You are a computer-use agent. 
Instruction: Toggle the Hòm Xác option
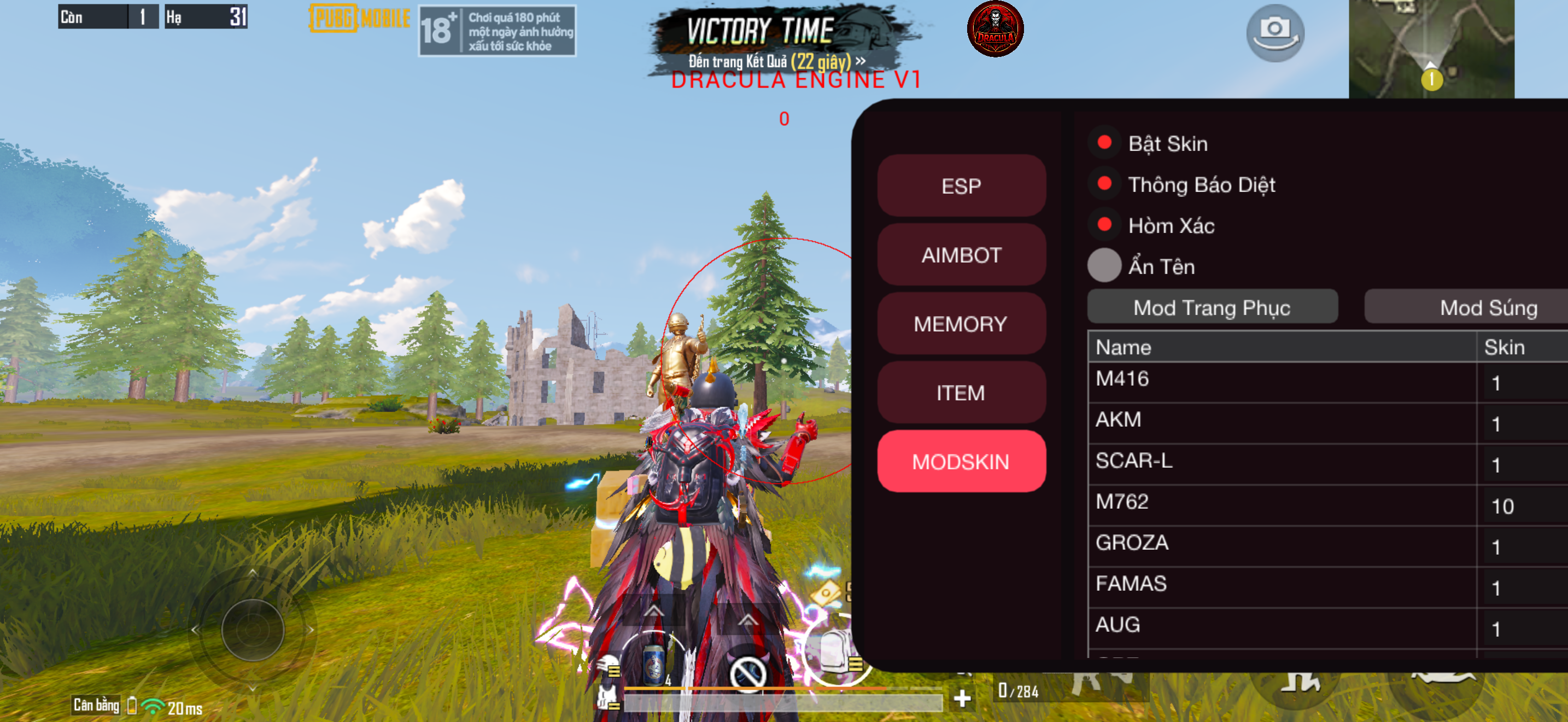click(x=1104, y=225)
